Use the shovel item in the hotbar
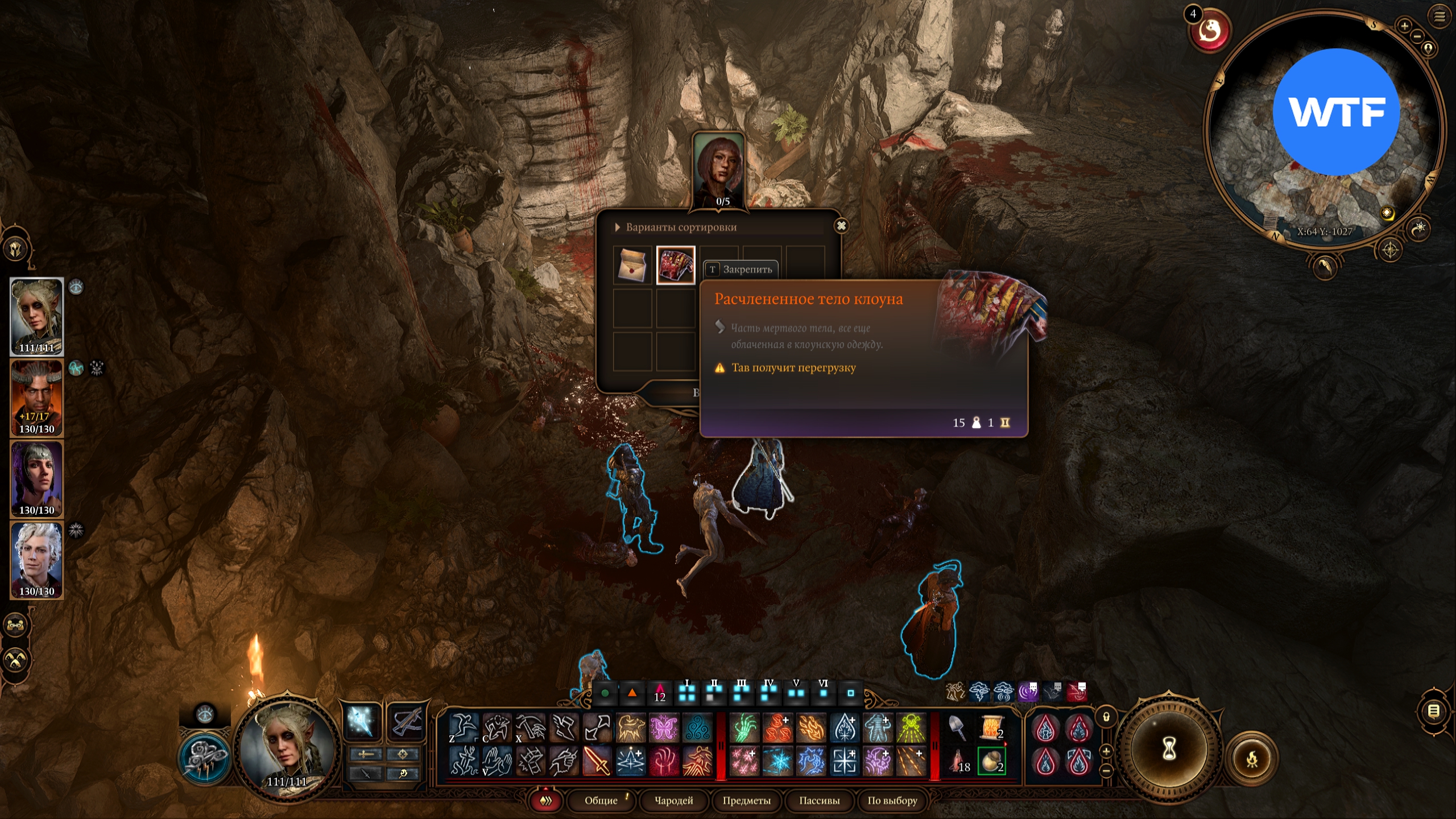The height and width of the screenshot is (819, 1456). coord(958,727)
